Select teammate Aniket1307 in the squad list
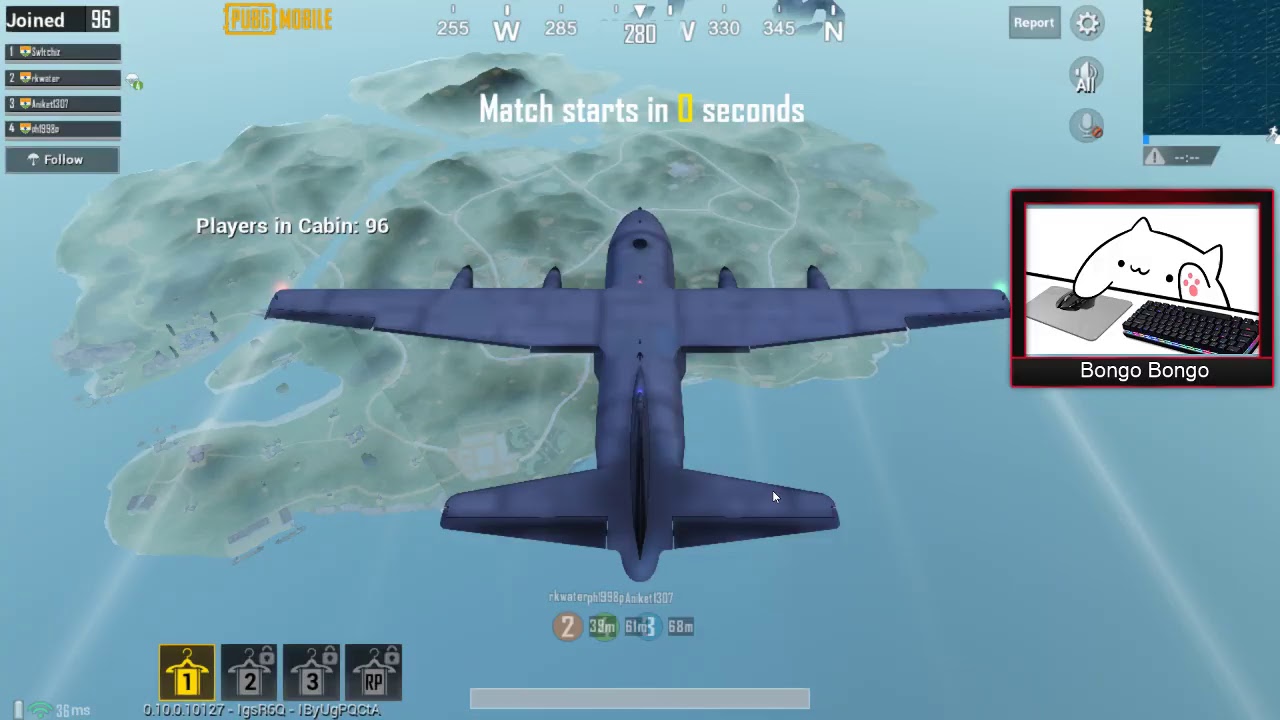Viewport: 1280px width, 720px height. pyautogui.click(x=63, y=104)
